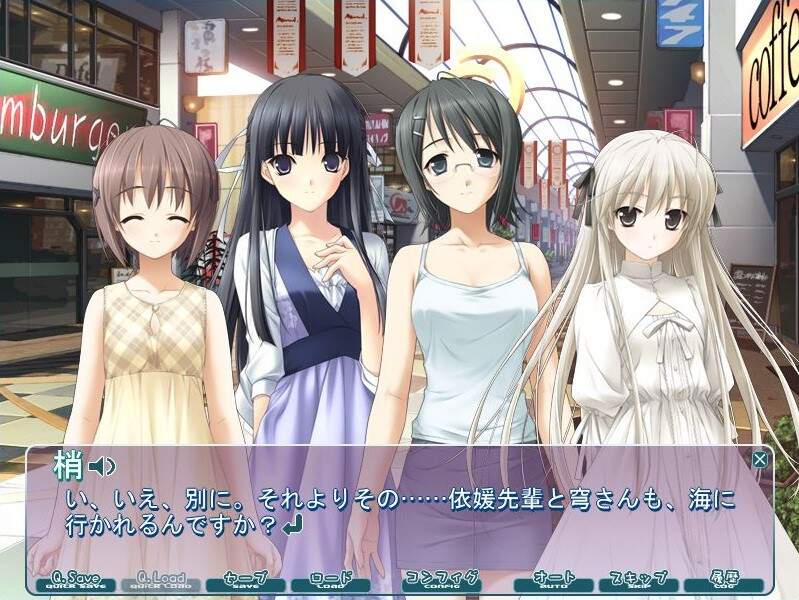This screenshot has height=600, width=799.
Task: Close the dialogue box with the X button
Action: pyautogui.click(x=760, y=460)
